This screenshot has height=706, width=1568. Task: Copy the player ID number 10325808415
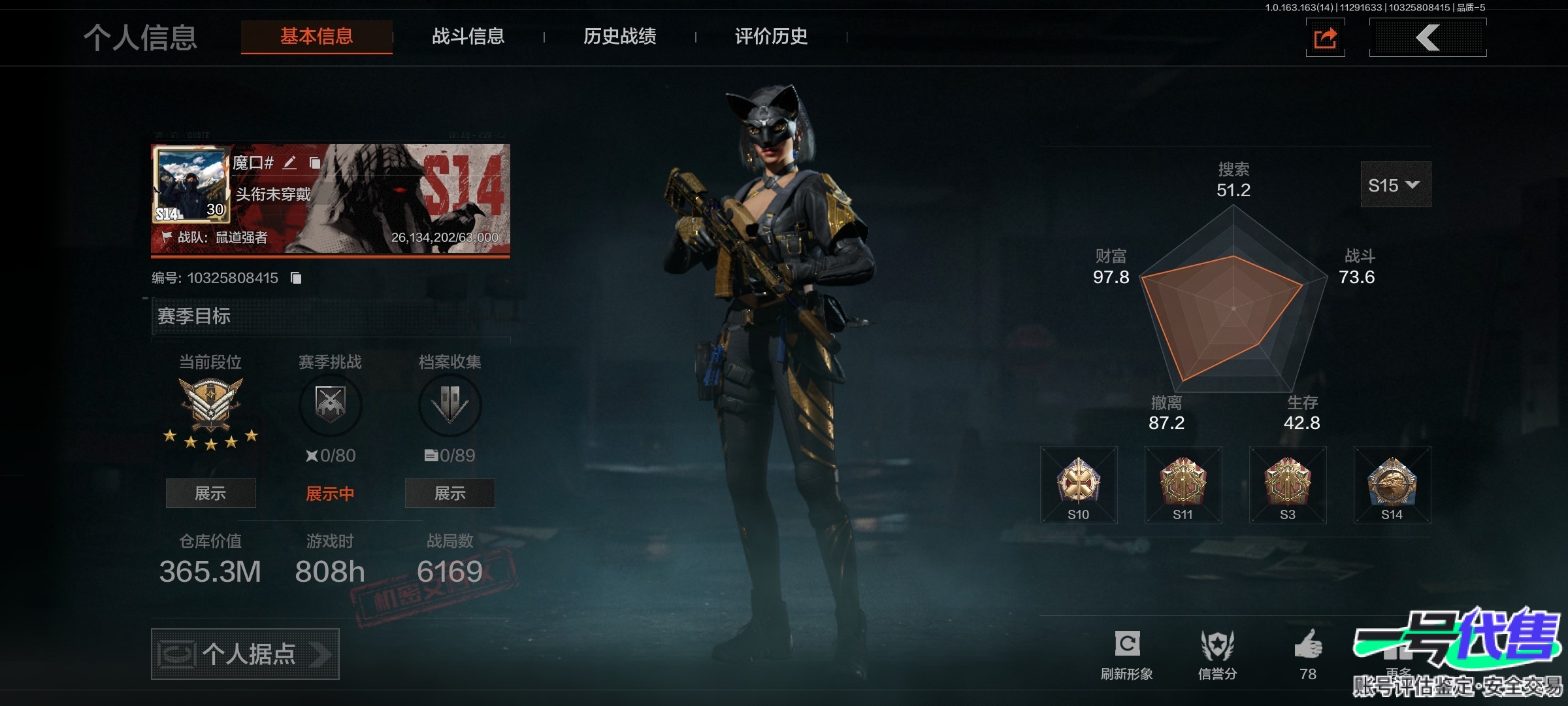[296, 278]
